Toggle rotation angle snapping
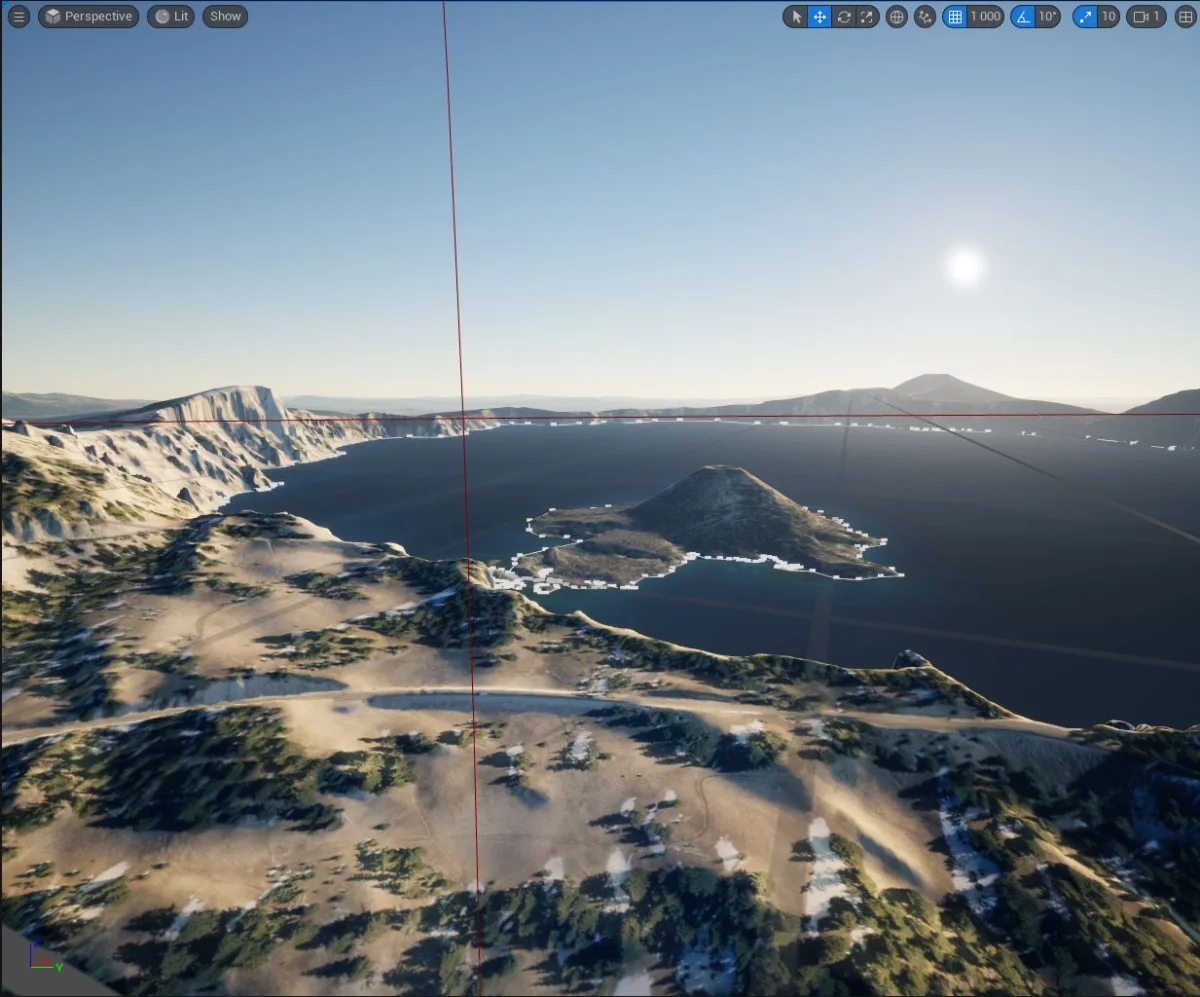Screen dimensions: 1200x997 1022,16
